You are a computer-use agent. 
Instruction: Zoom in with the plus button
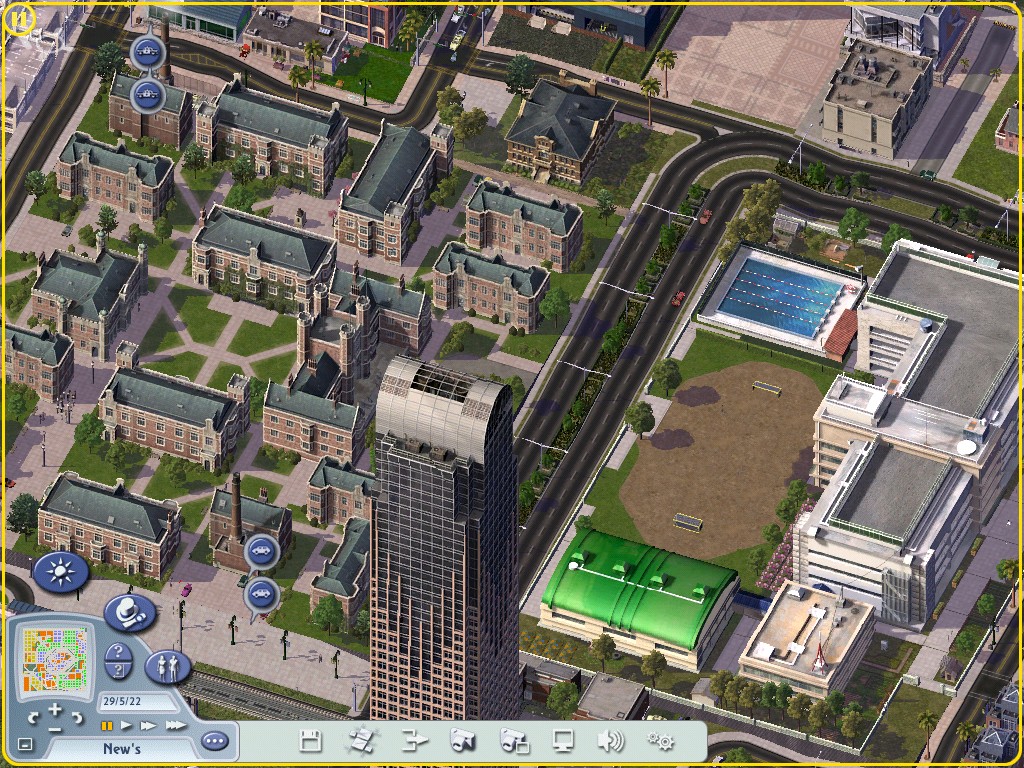[55, 710]
